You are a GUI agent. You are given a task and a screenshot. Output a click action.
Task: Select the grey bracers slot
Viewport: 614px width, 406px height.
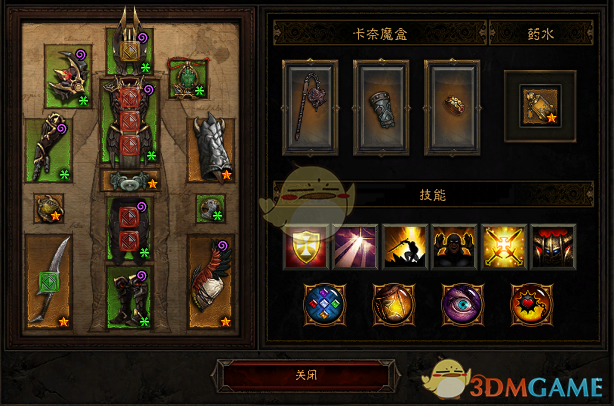(211, 150)
